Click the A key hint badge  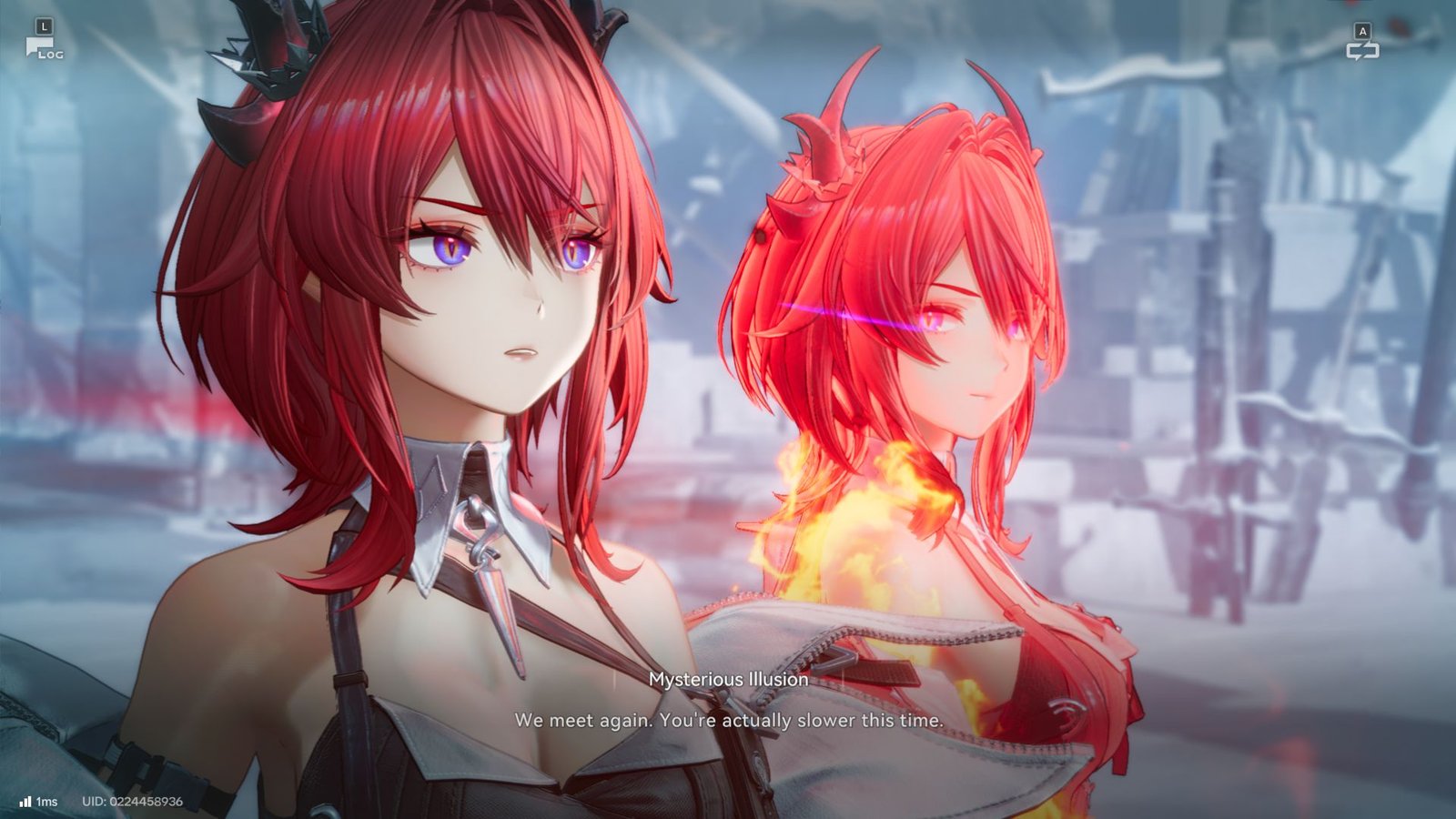pyautogui.click(x=1362, y=30)
